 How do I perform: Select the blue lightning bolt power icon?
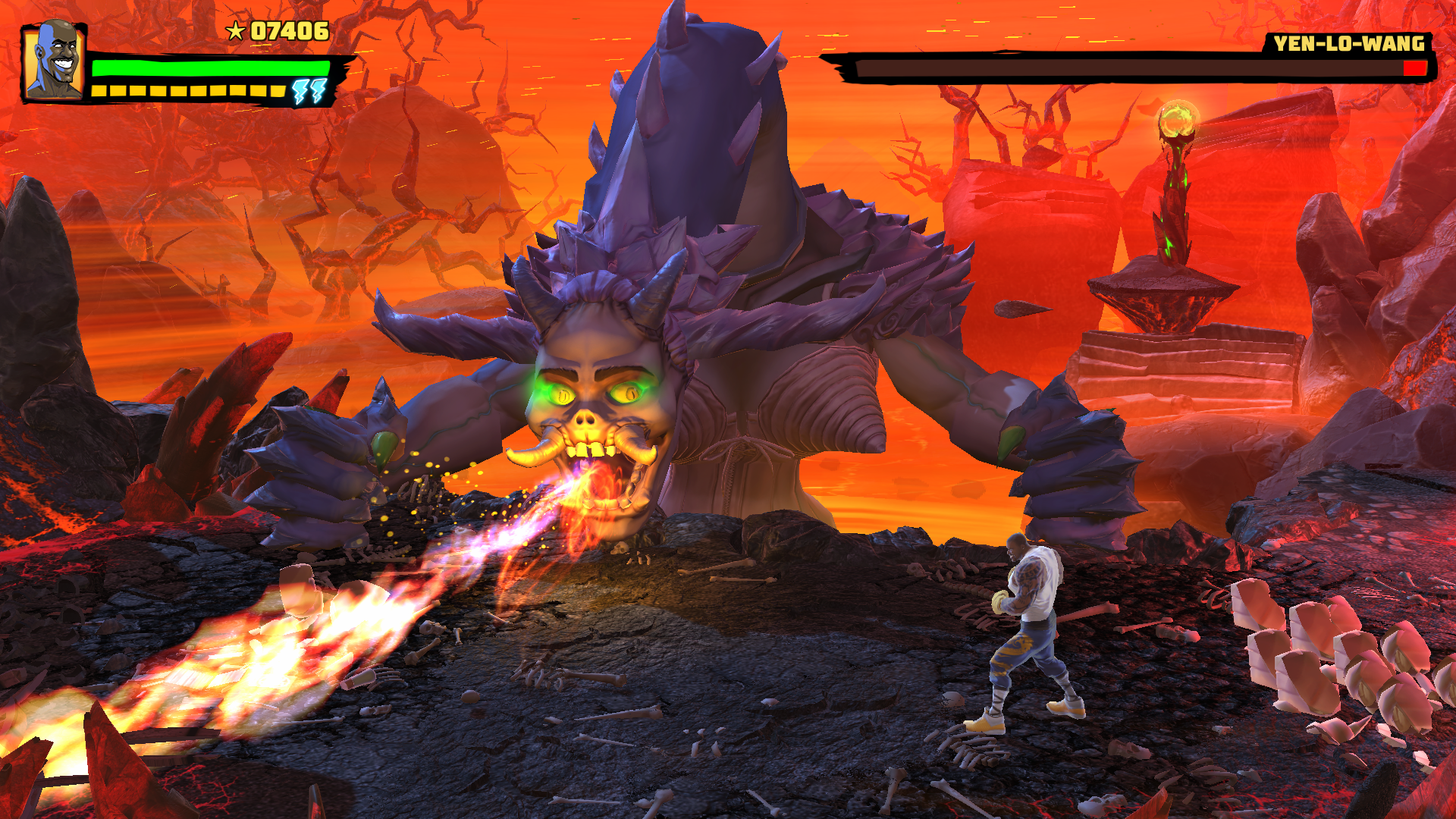click(x=309, y=91)
